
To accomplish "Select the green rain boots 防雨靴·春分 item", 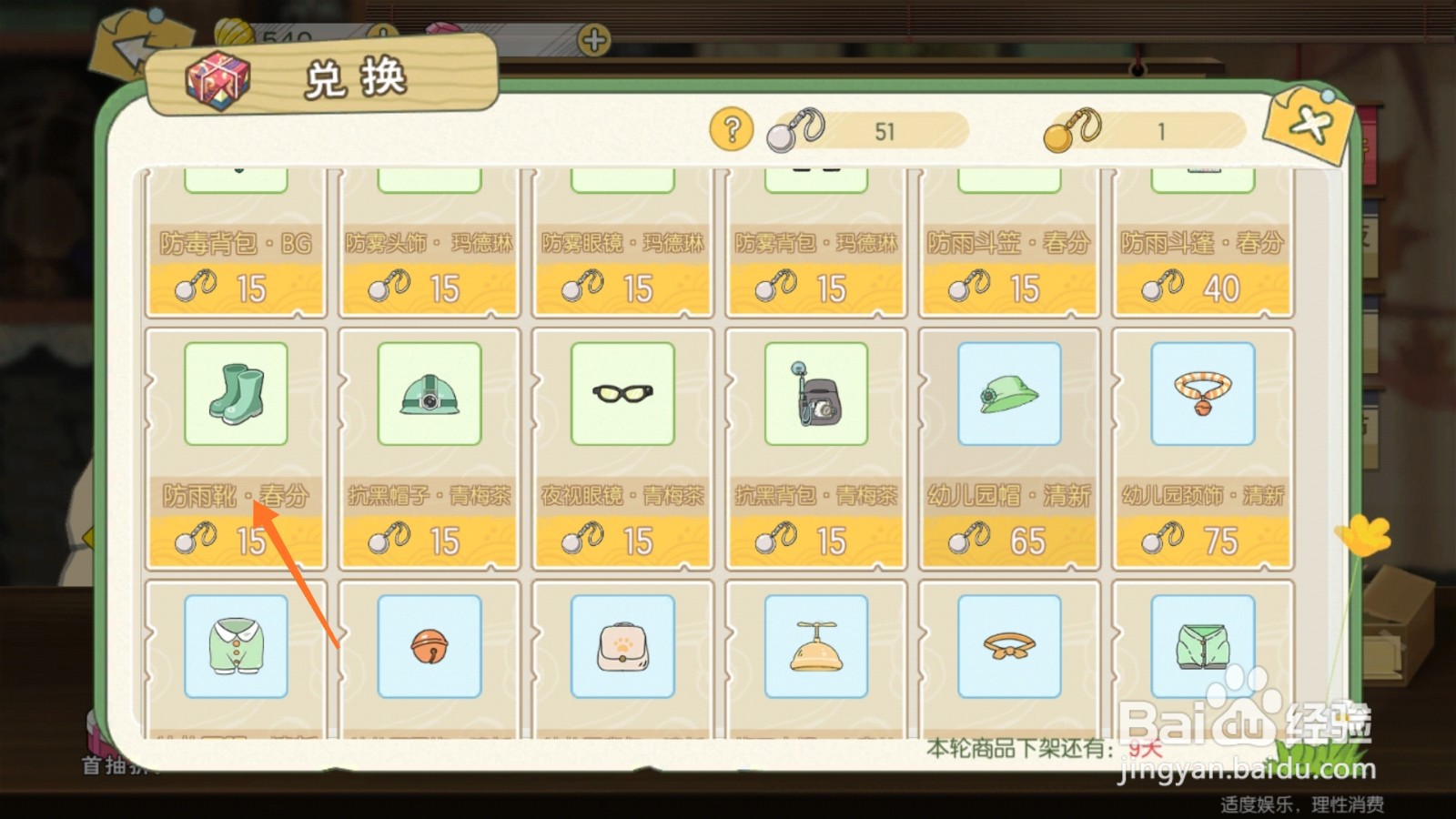I will coord(237,395).
